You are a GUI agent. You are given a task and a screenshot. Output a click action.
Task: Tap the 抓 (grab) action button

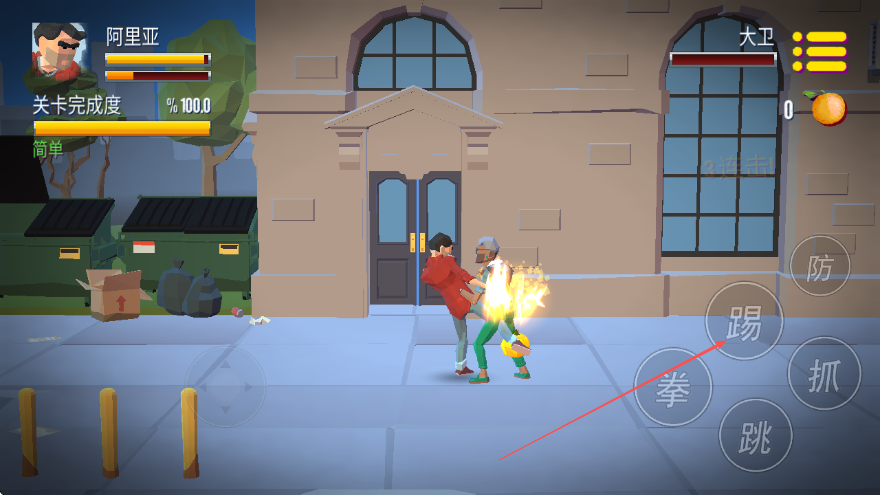pos(824,374)
